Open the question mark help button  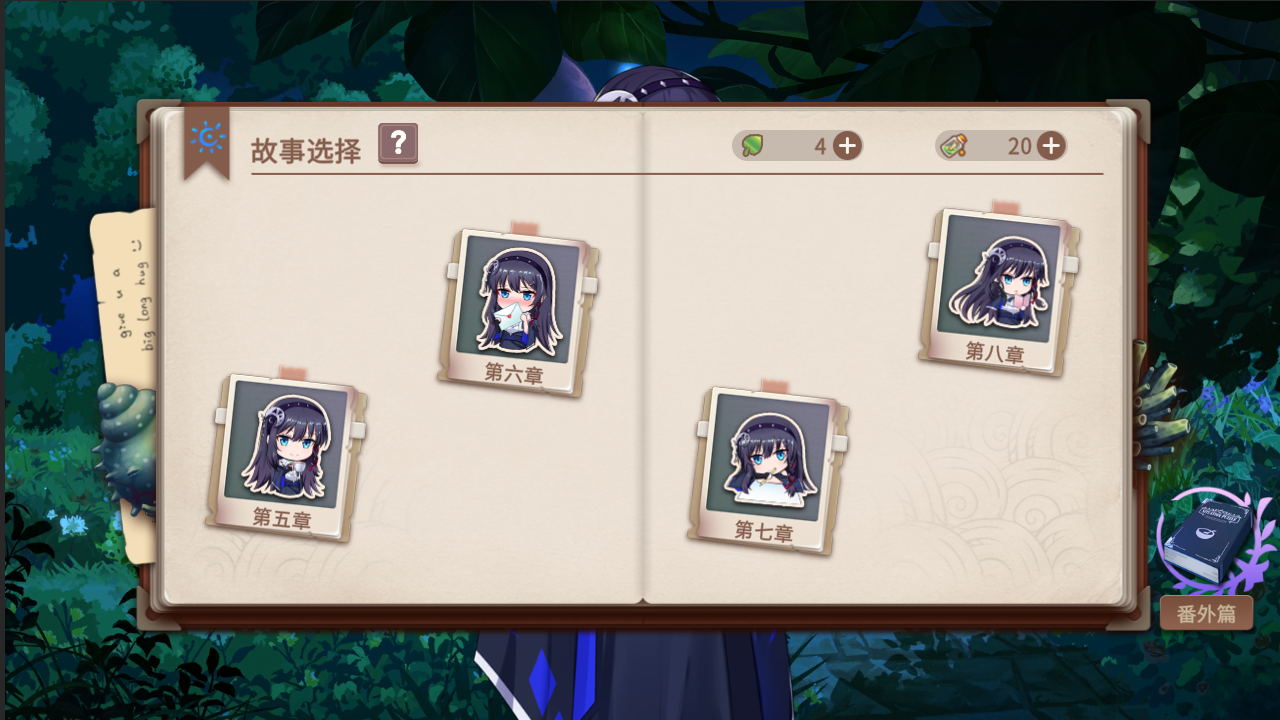(x=397, y=144)
